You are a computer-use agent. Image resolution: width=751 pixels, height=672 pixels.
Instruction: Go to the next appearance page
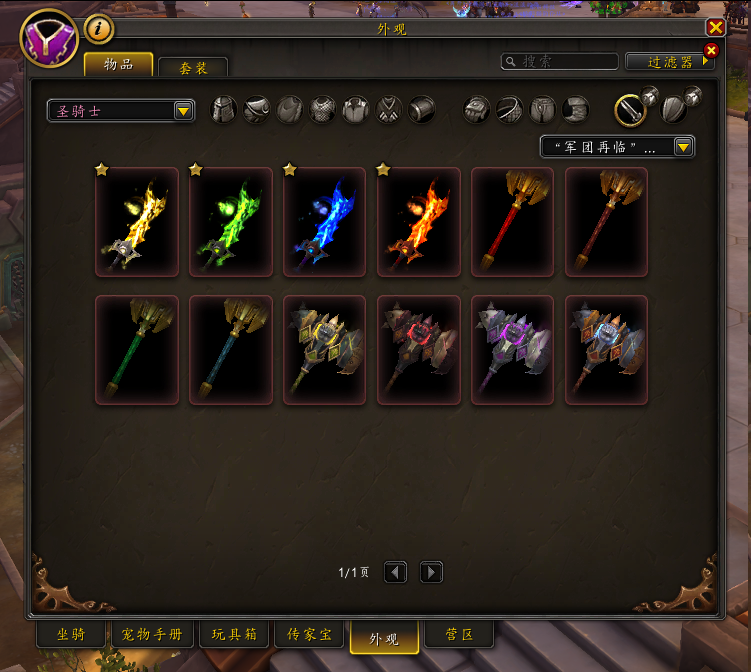(431, 572)
